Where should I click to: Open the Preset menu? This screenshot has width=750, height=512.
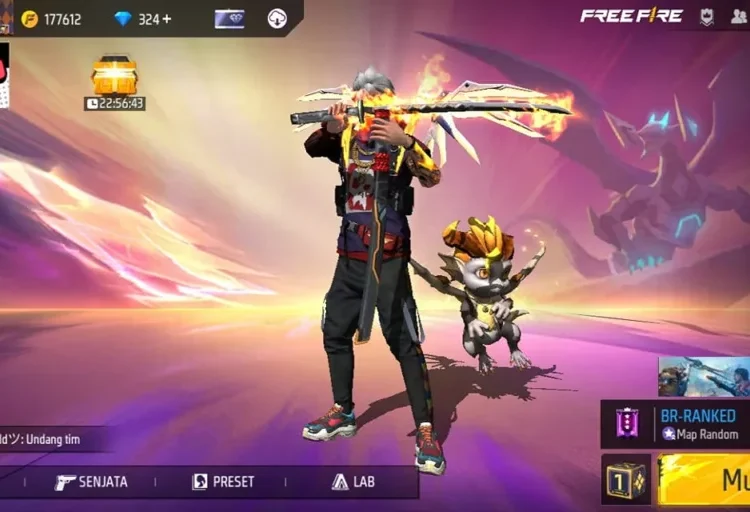coord(223,482)
